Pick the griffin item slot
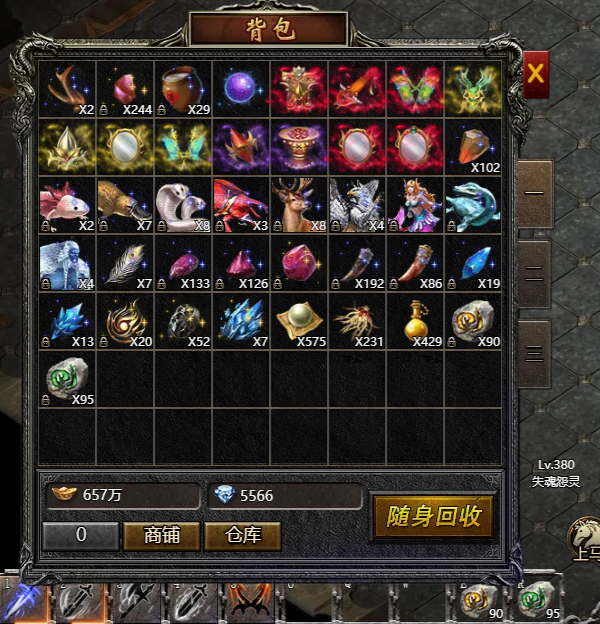 (x=357, y=205)
